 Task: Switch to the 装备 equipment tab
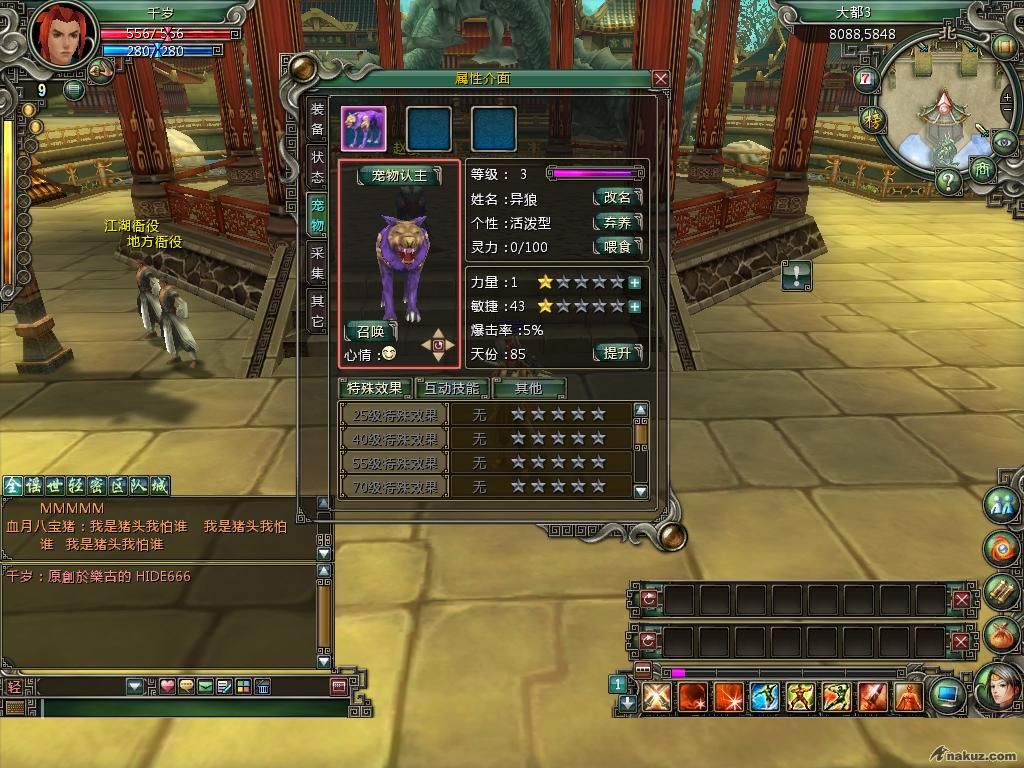316,119
